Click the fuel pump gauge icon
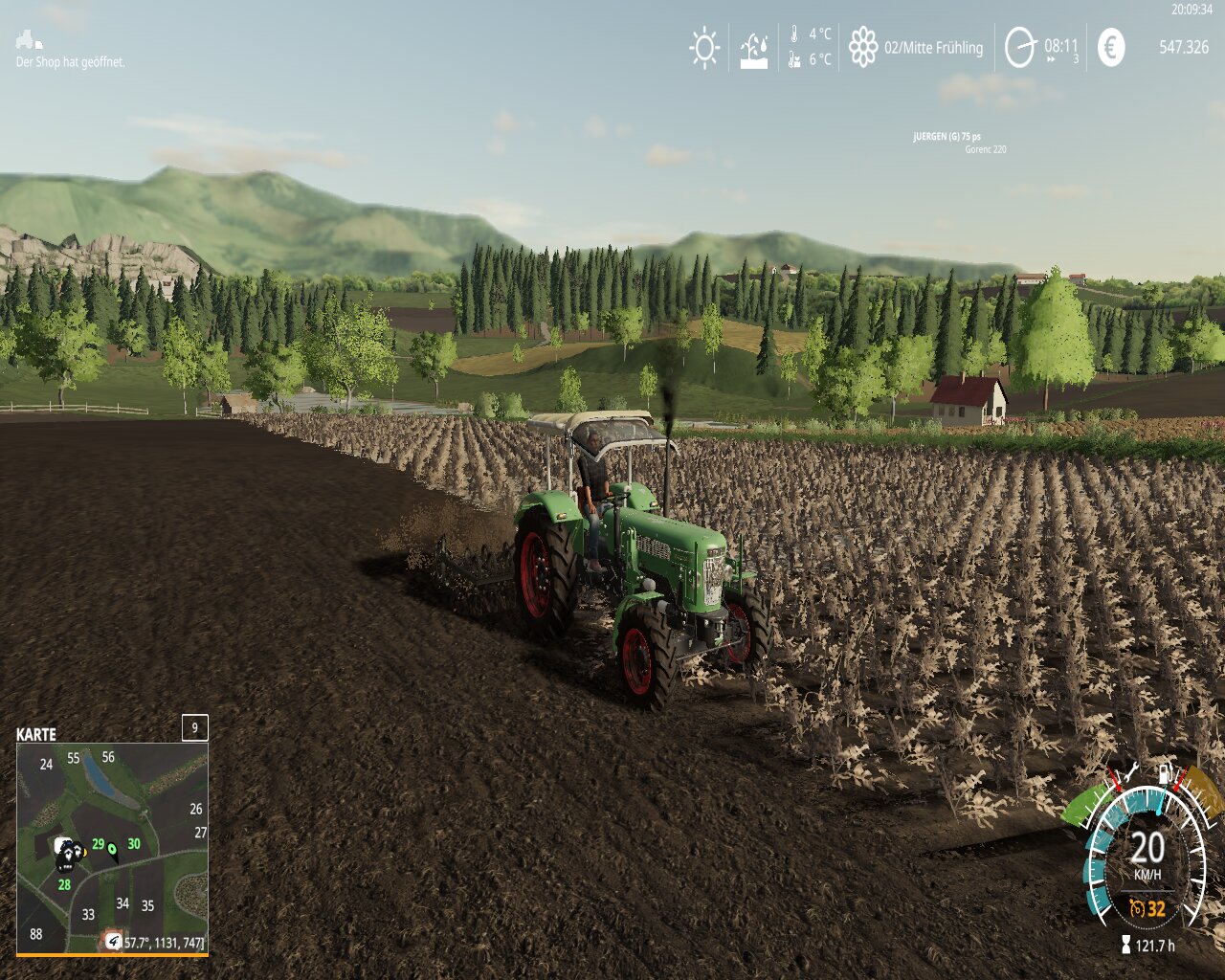Image resolution: width=1225 pixels, height=980 pixels. point(1166,772)
